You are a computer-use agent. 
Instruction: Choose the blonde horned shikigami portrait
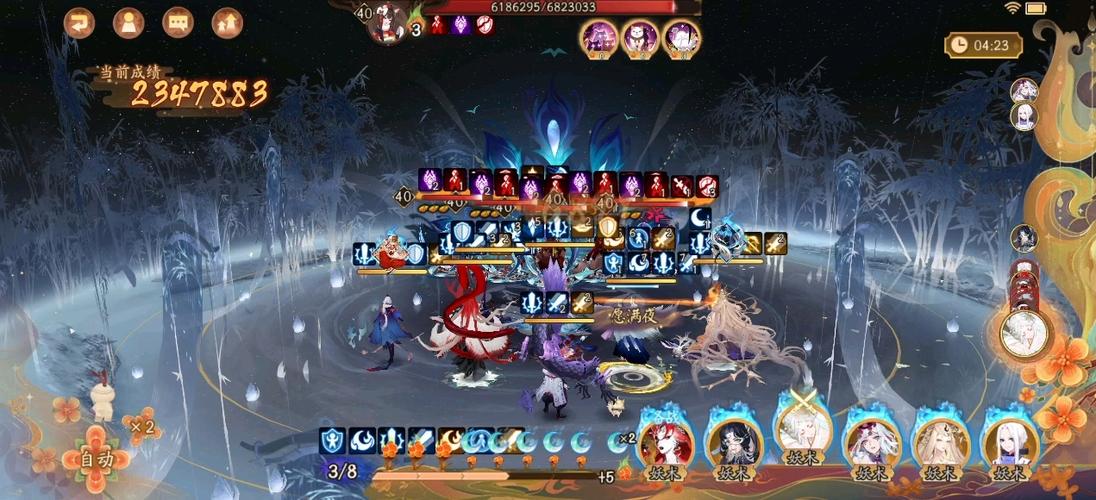click(940, 444)
